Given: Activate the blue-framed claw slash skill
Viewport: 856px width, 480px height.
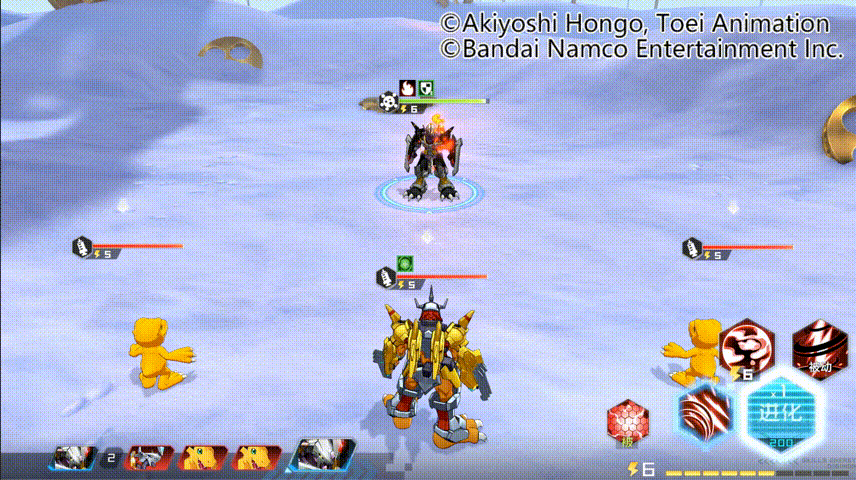Looking at the screenshot, I should tap(703, 413).
